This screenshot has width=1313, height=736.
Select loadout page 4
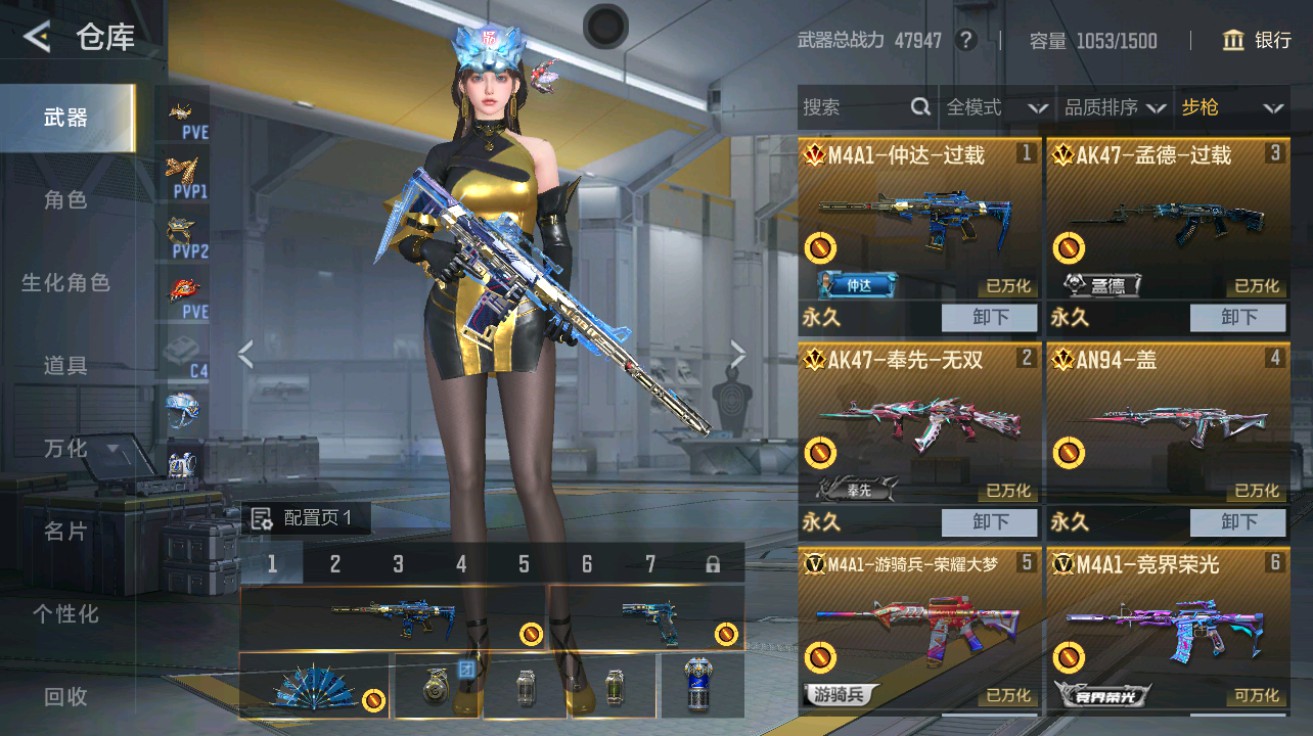pyautogui.click(x=460, y=565)
